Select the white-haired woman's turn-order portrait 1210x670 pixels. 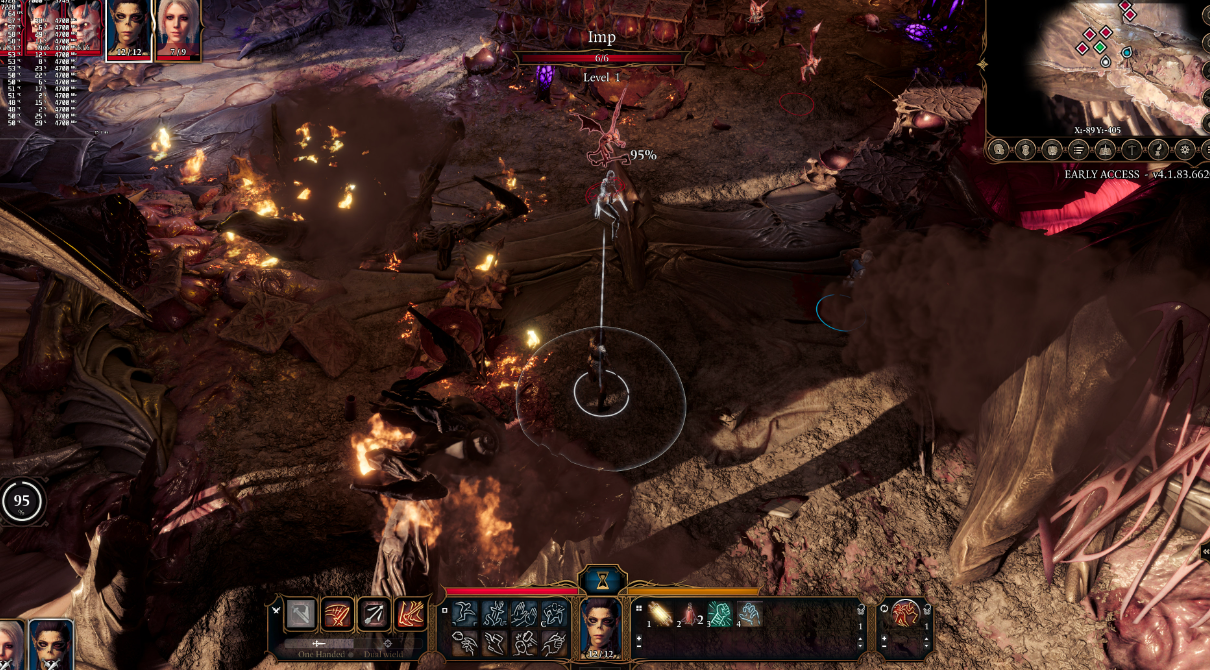tap(177, 28)
